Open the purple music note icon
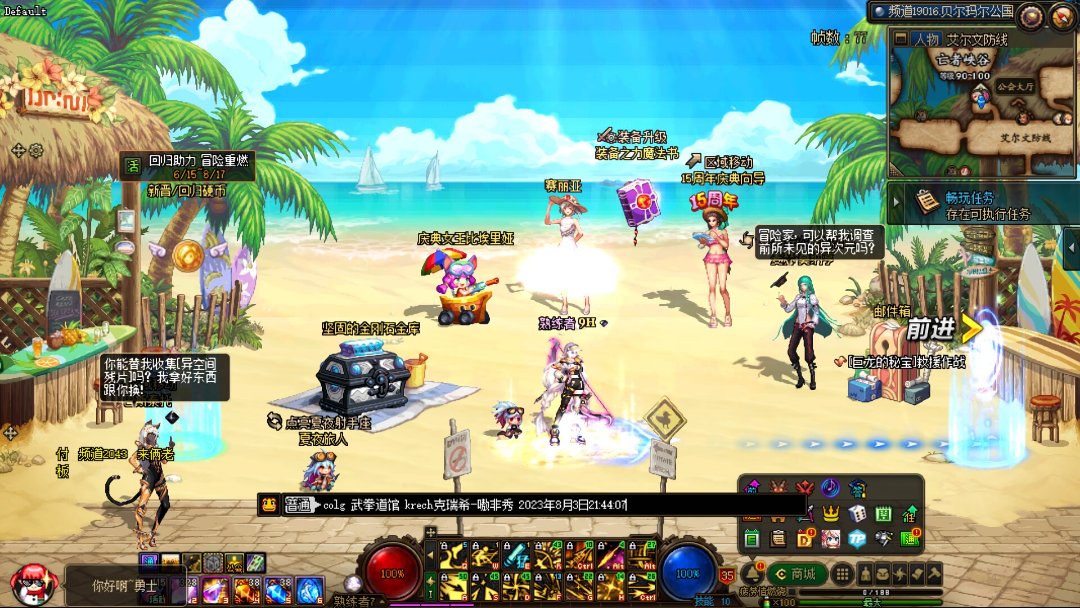The height and width of the screenshot is (608, 1080). pyautogui.click(x=830, y=487)
